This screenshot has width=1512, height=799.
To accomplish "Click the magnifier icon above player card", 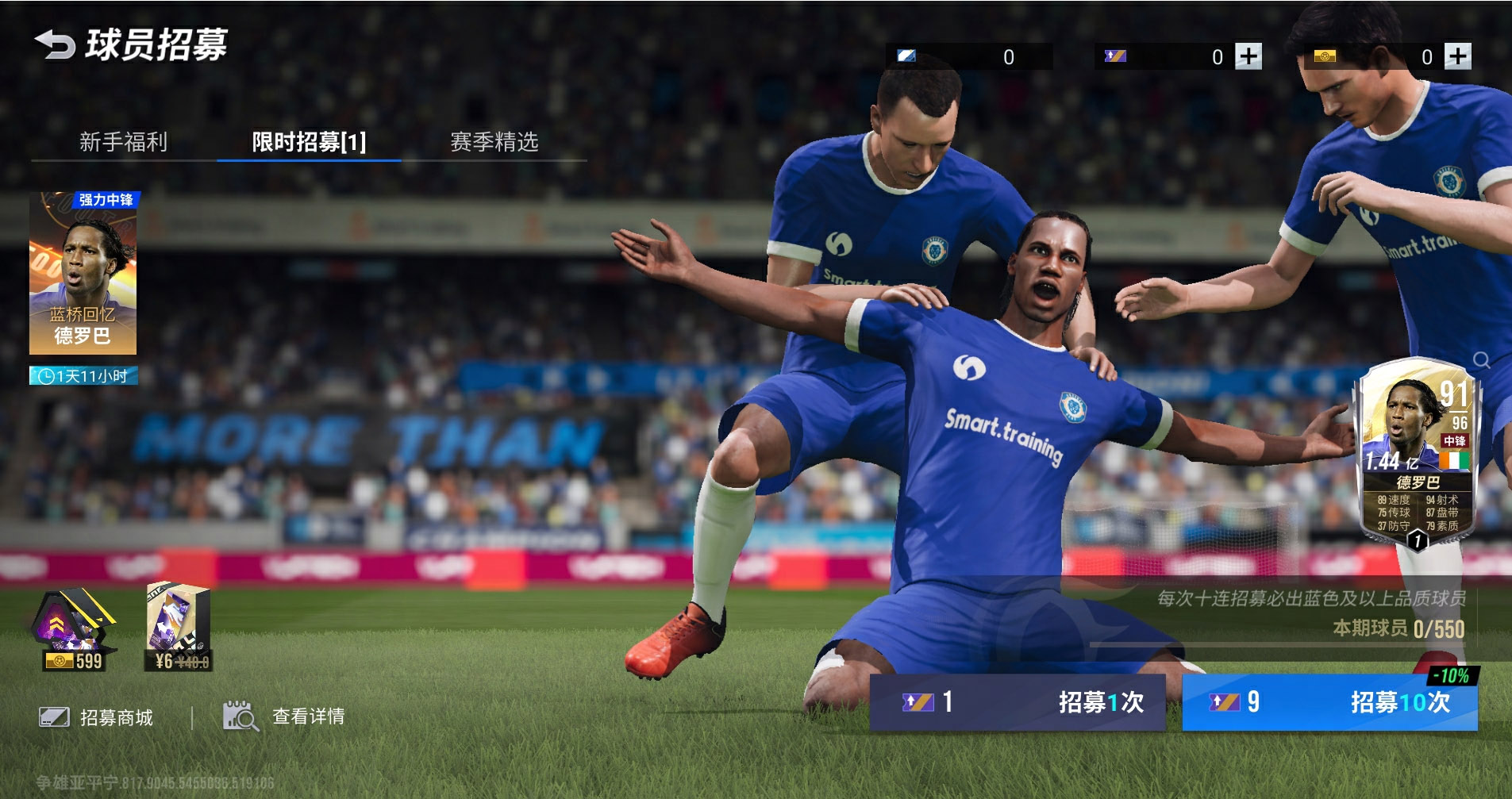I will click(1481, 360).
